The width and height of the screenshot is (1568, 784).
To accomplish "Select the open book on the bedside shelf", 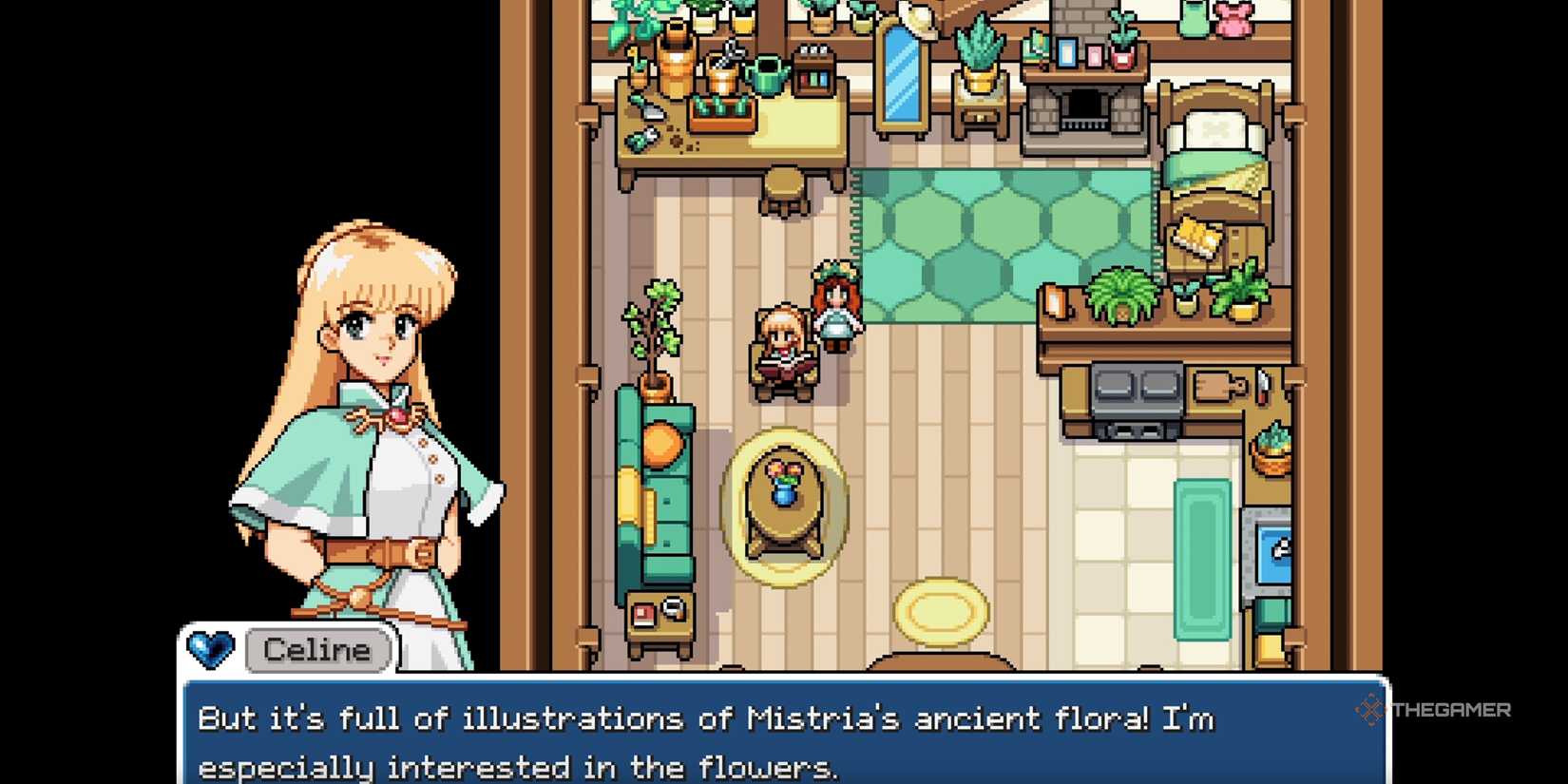I will (x=1193, y=236).
